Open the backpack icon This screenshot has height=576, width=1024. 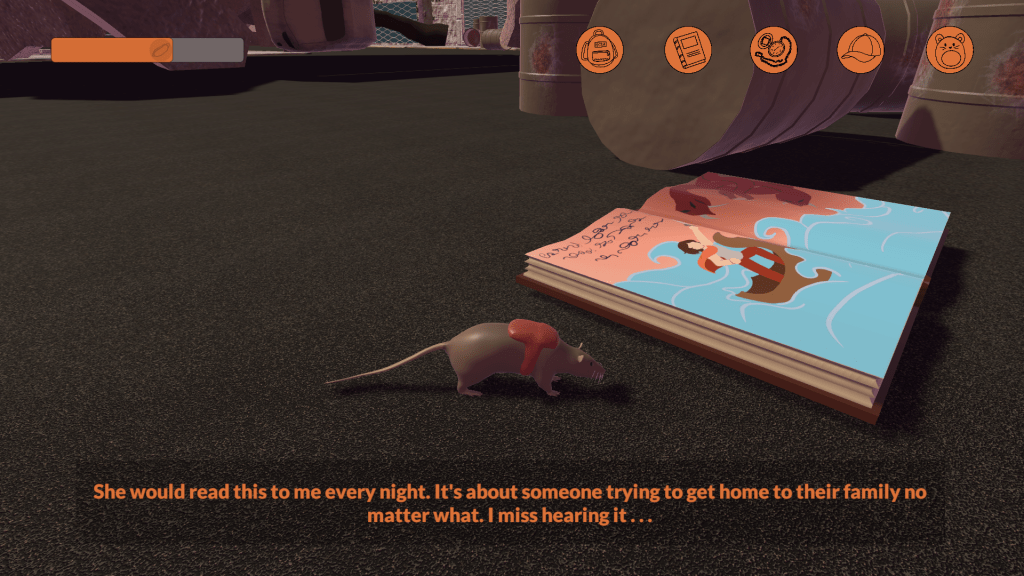(600, 49)
